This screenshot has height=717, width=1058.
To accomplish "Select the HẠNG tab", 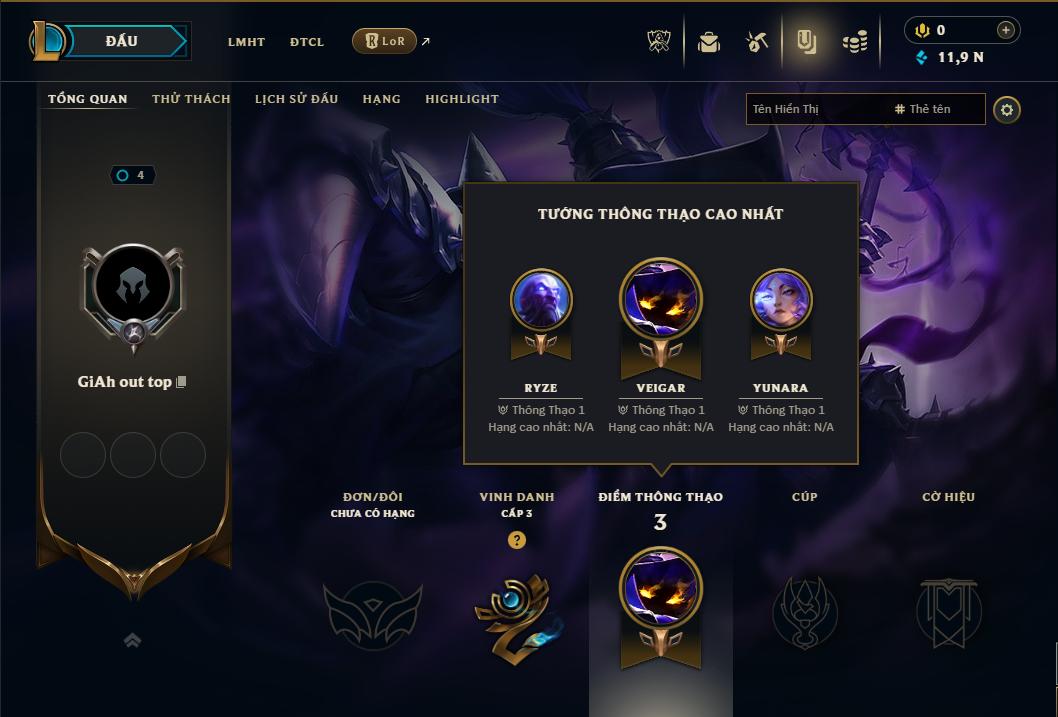I will [x=381, y=99].
